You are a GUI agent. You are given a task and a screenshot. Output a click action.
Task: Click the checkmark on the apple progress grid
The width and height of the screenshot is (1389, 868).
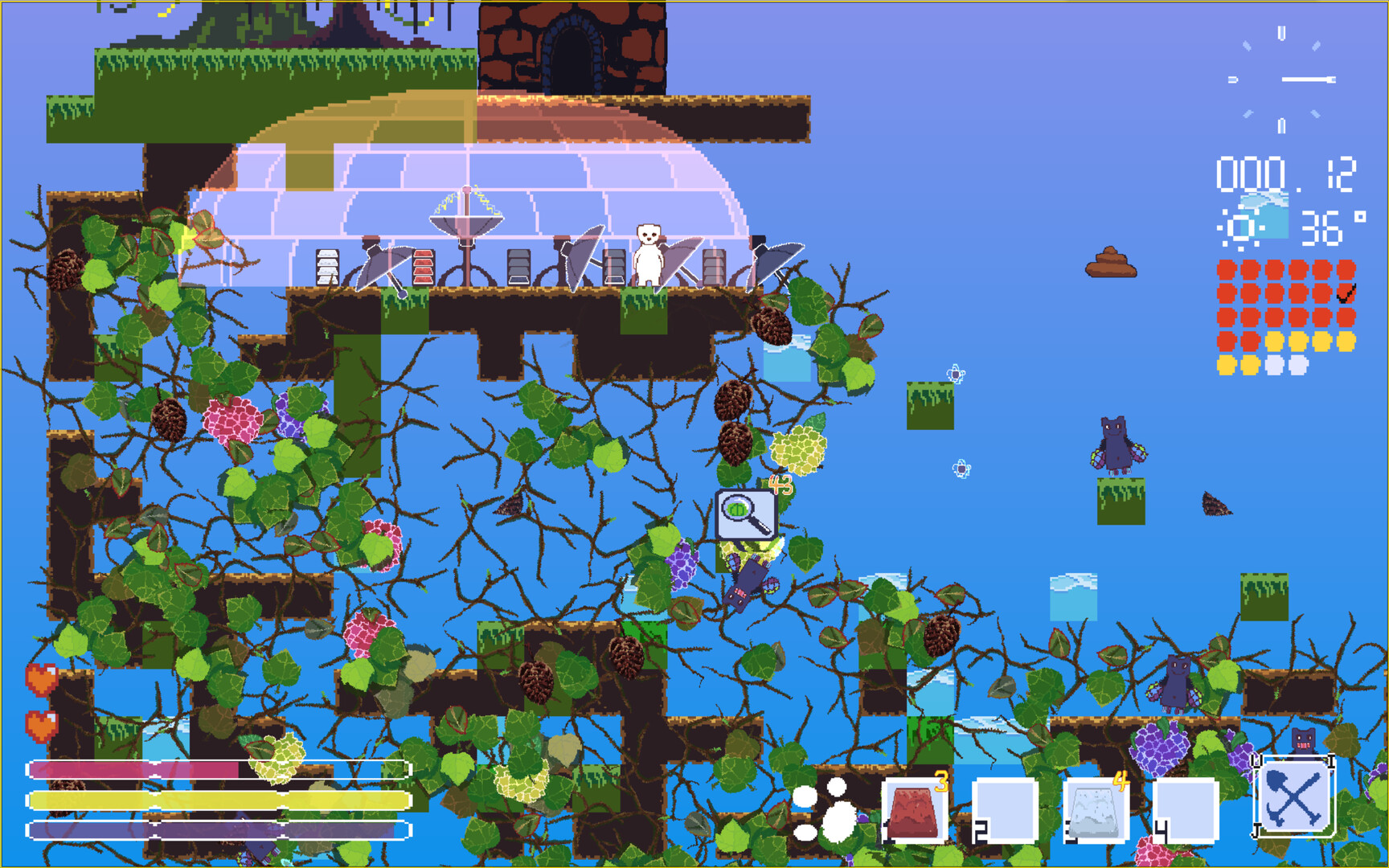pos(1346,294)
